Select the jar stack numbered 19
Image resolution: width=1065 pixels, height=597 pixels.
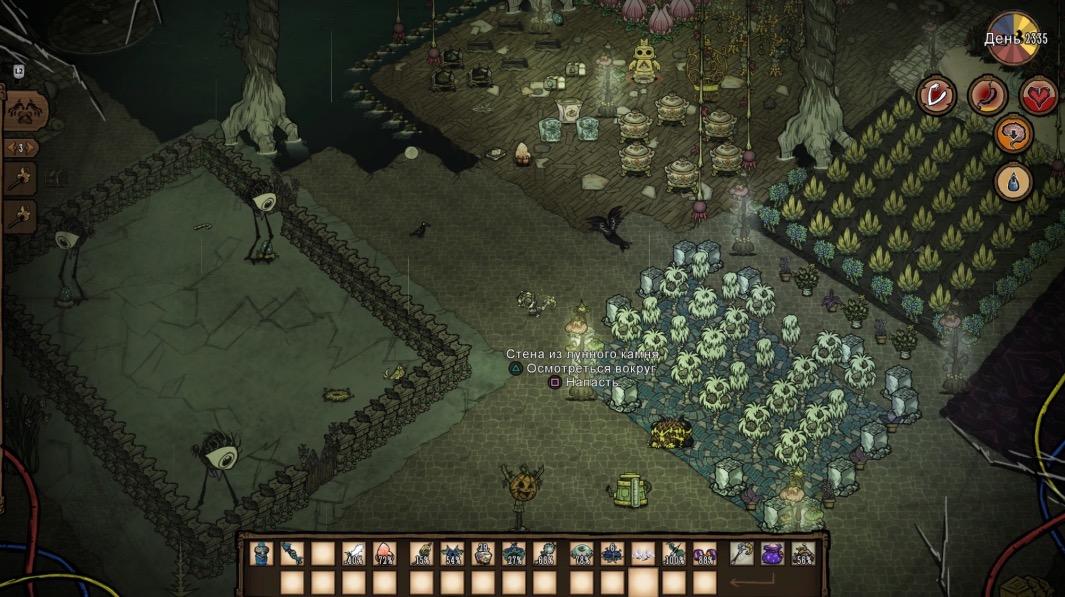(483, 553)
